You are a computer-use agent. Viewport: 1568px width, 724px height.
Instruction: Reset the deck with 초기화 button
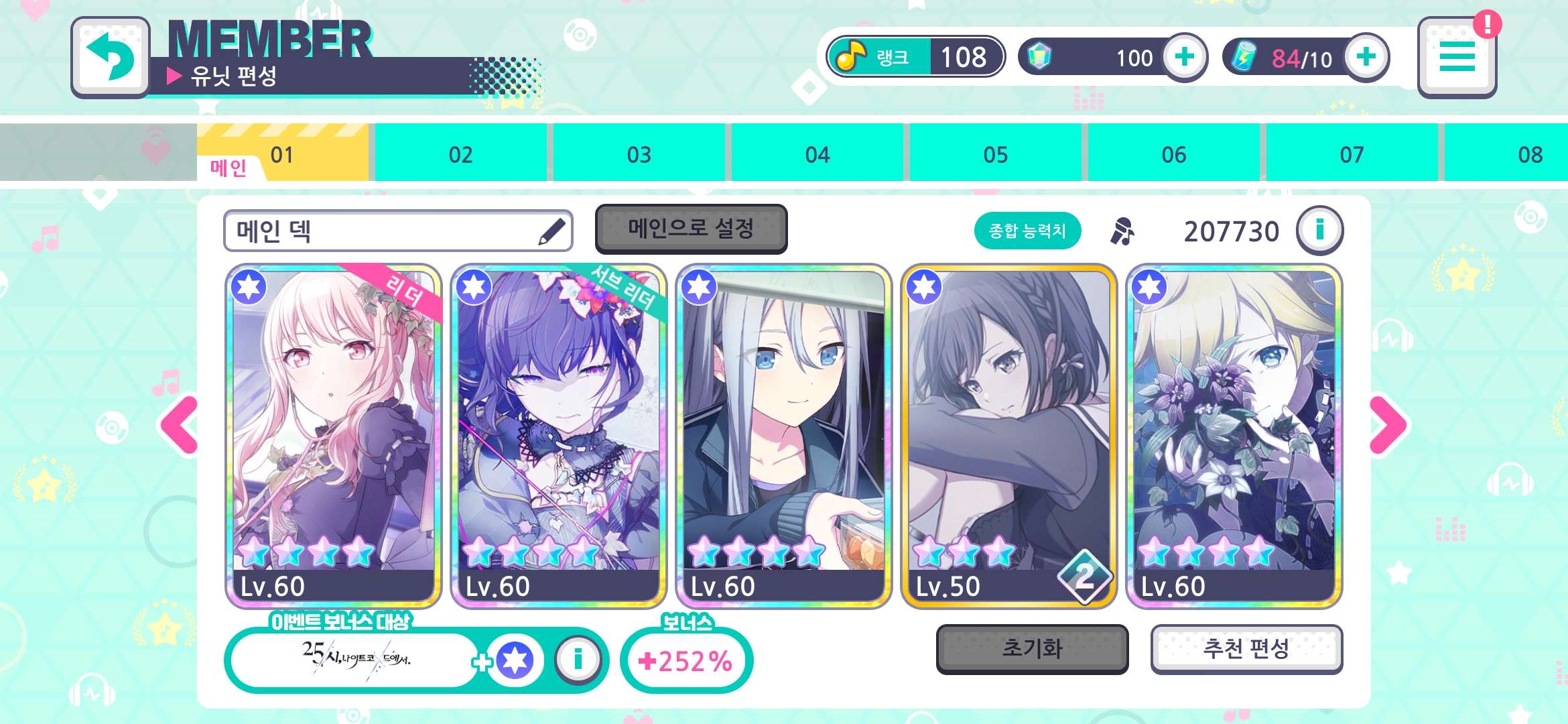[x=1032, y=648]
